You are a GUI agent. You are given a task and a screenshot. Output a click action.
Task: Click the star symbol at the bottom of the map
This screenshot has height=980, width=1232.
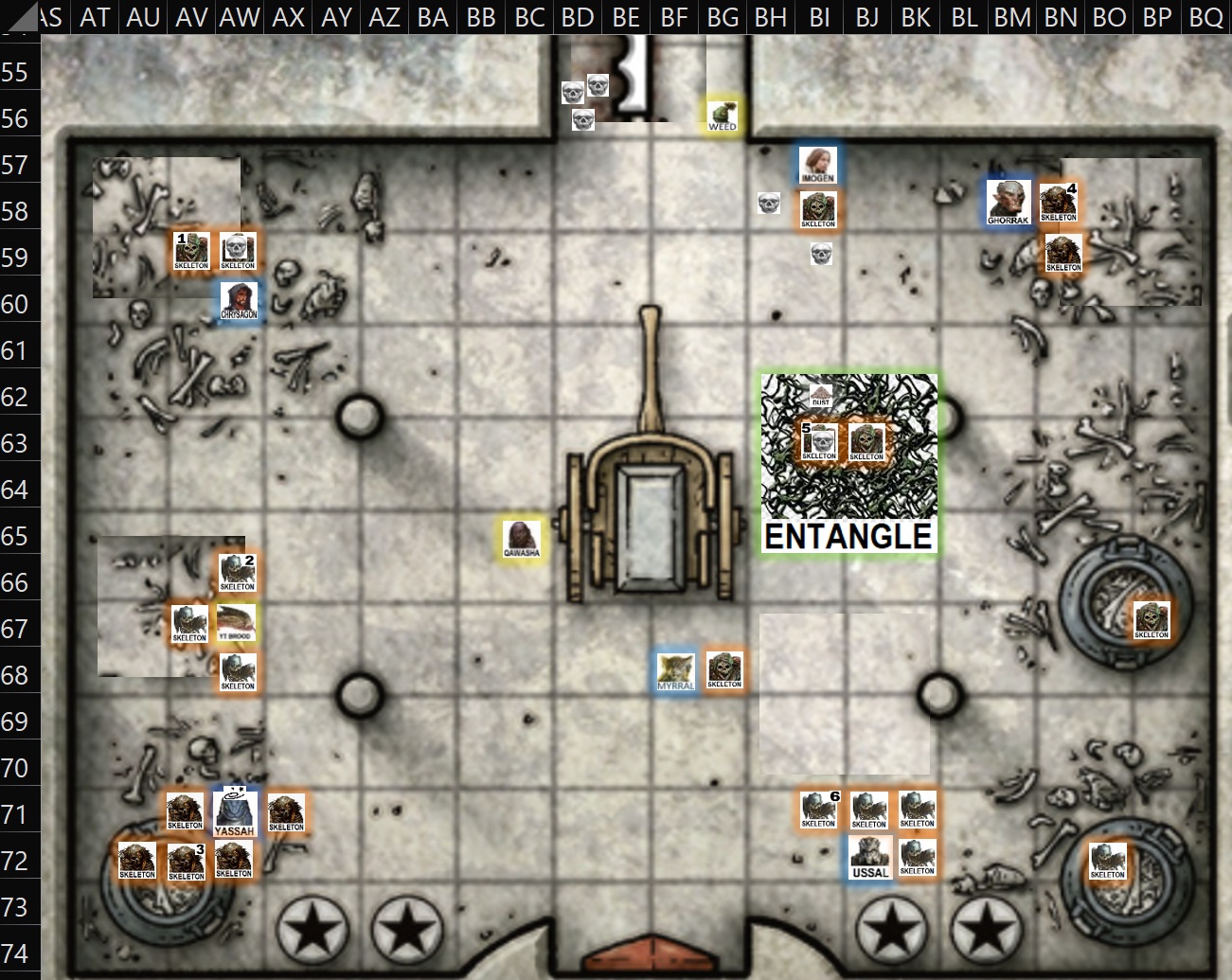tap(312, 928)
